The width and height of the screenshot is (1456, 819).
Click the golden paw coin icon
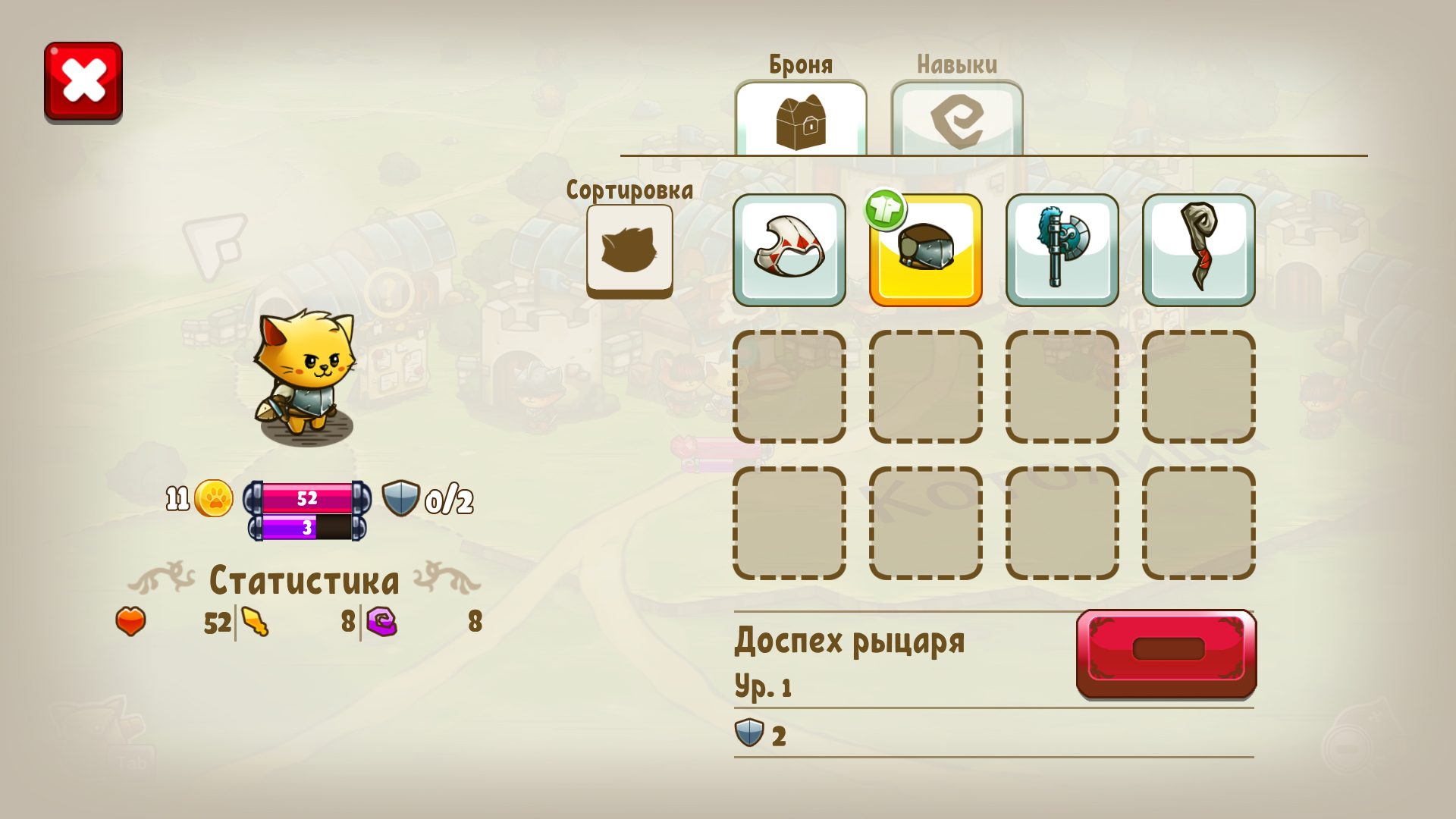point(215,498)
